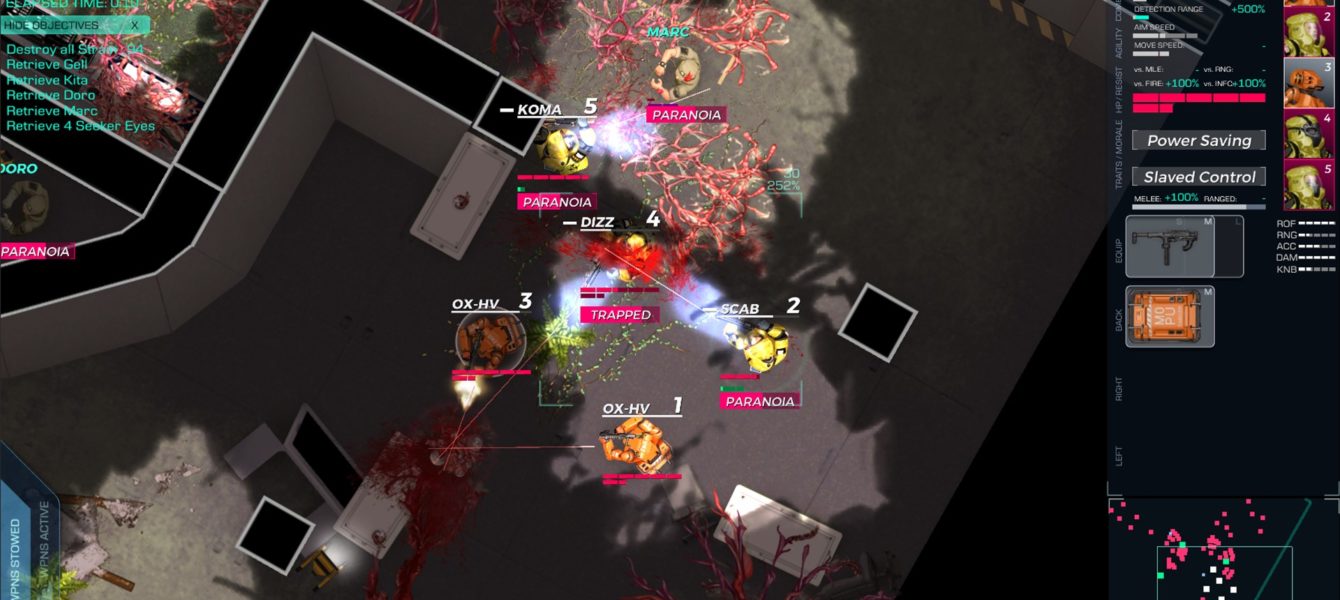Select OX-HV unit 1 name label
Image resolution: width=1340 pixels, height=600 pixels.
pos(626,408)
